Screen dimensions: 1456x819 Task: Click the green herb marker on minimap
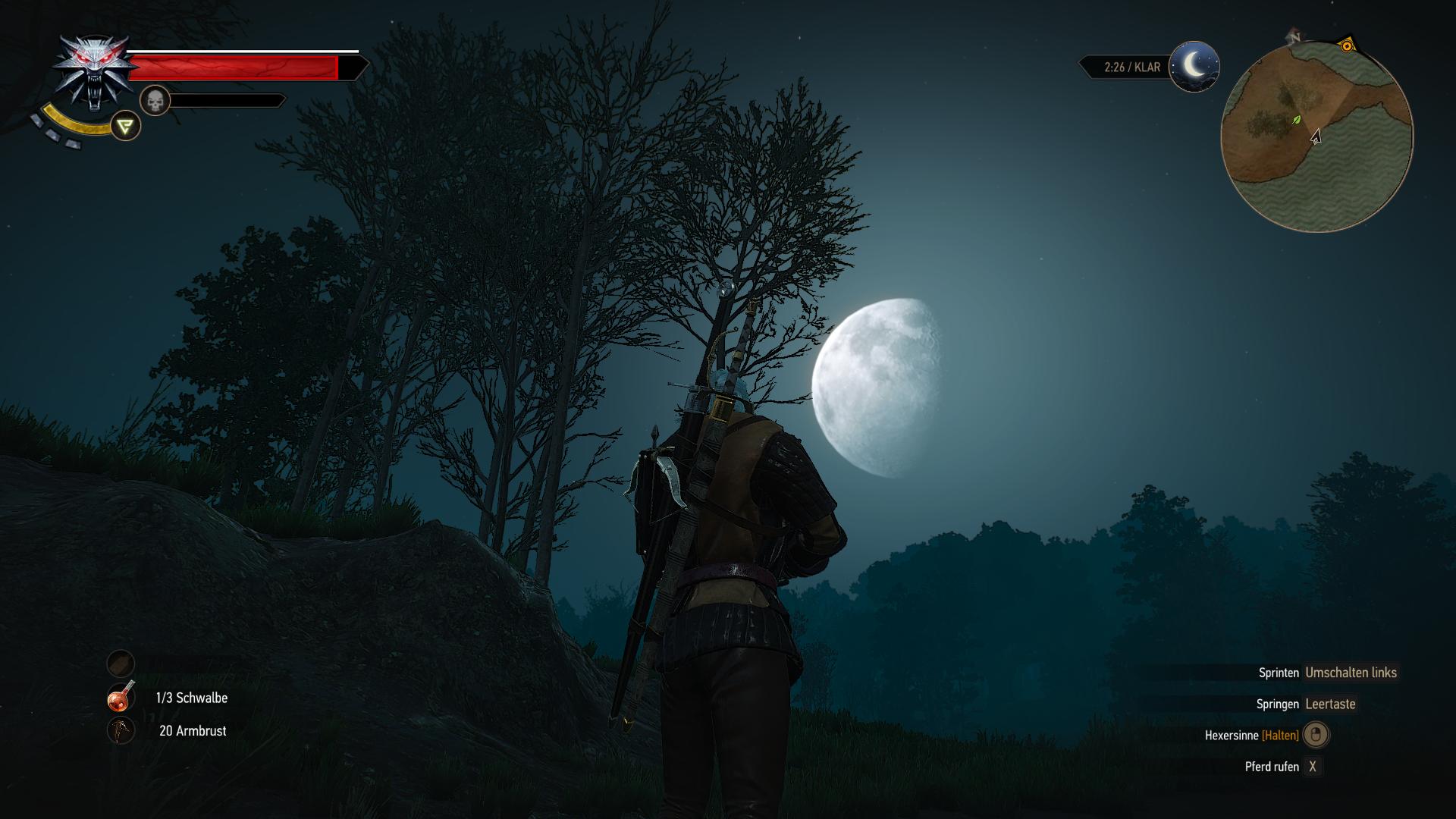pos(1297,120)
